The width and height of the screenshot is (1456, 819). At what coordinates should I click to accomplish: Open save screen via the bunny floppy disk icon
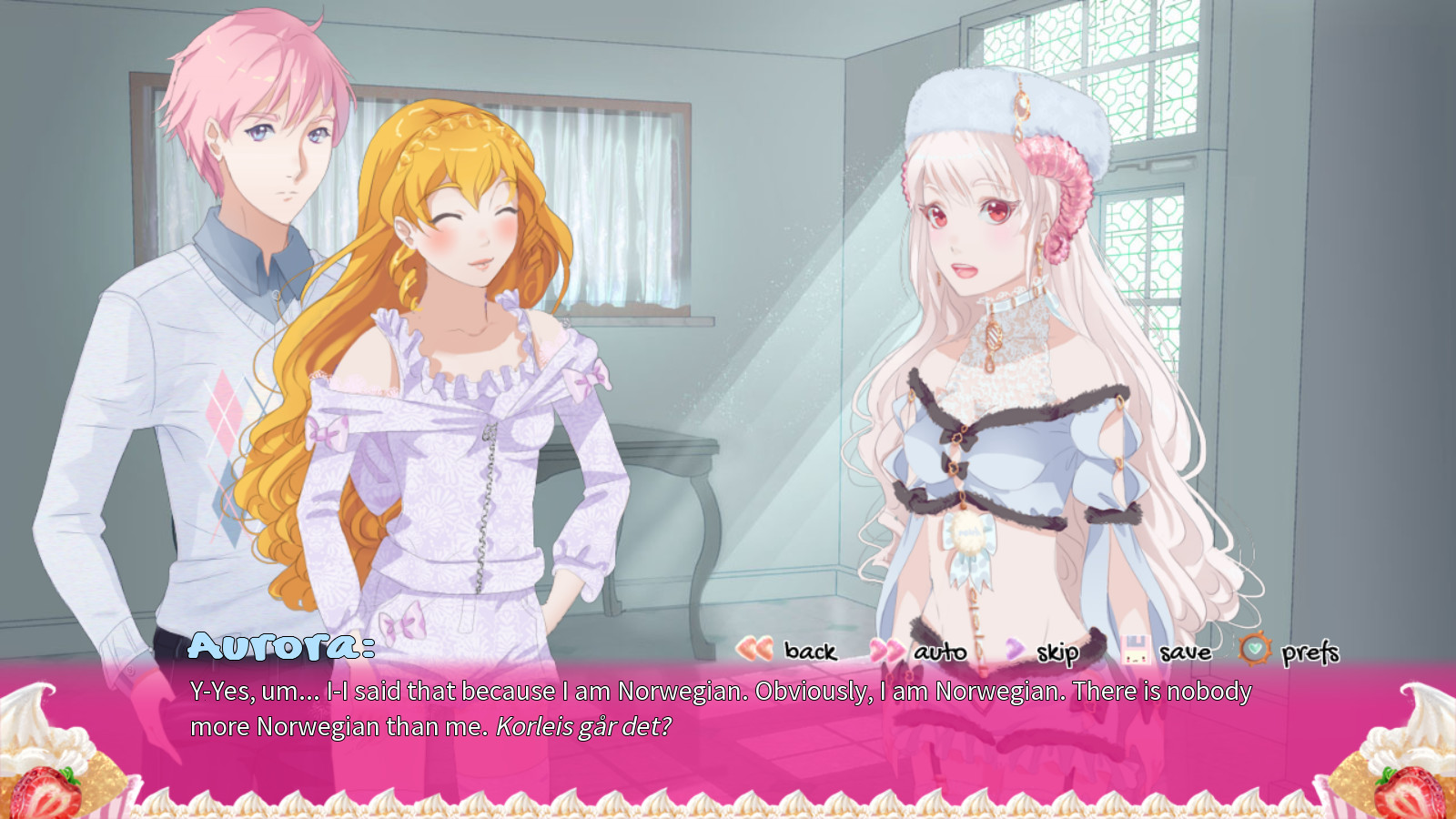point(1135,652)
